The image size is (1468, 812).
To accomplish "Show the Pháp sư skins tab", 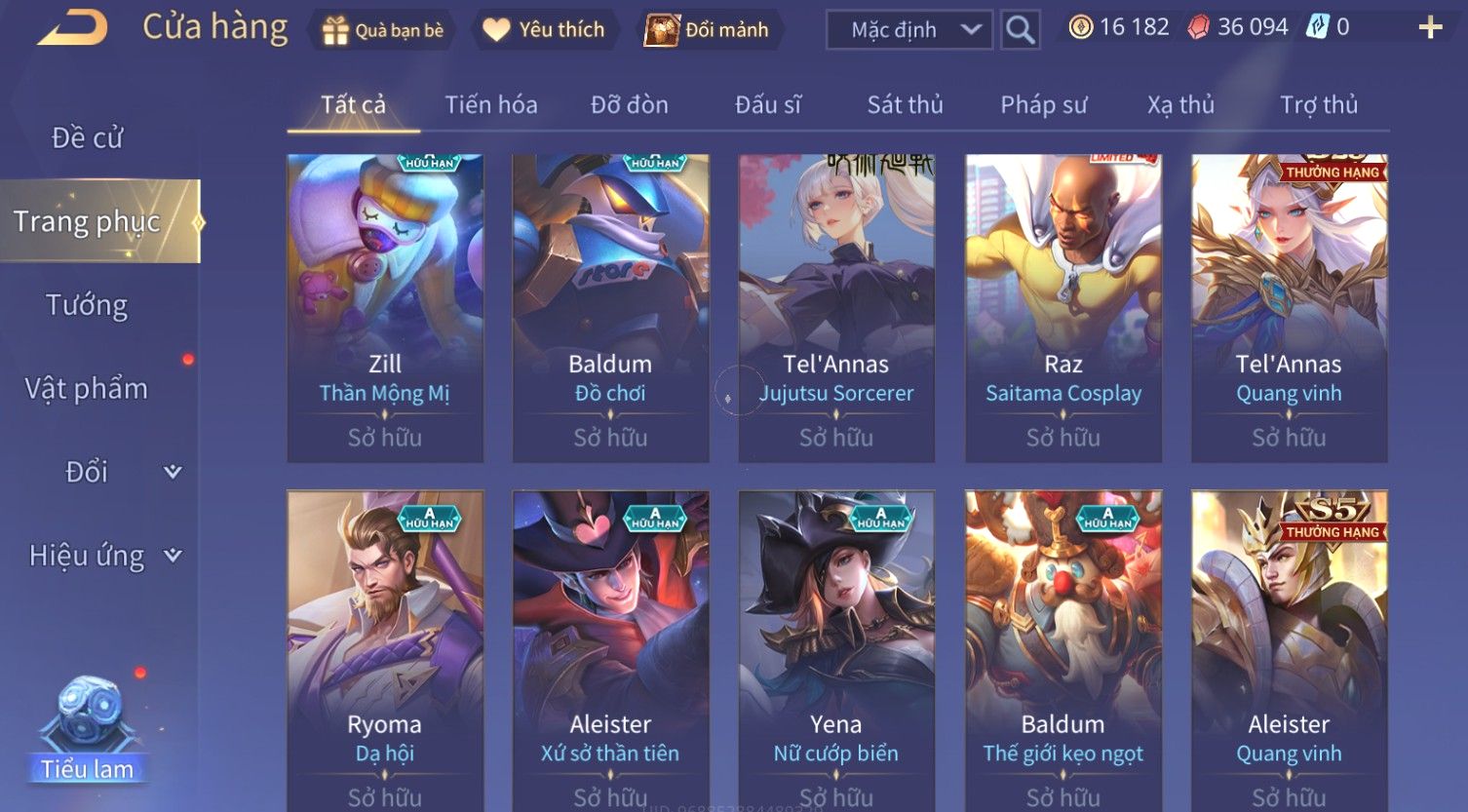I will 1043,104.
